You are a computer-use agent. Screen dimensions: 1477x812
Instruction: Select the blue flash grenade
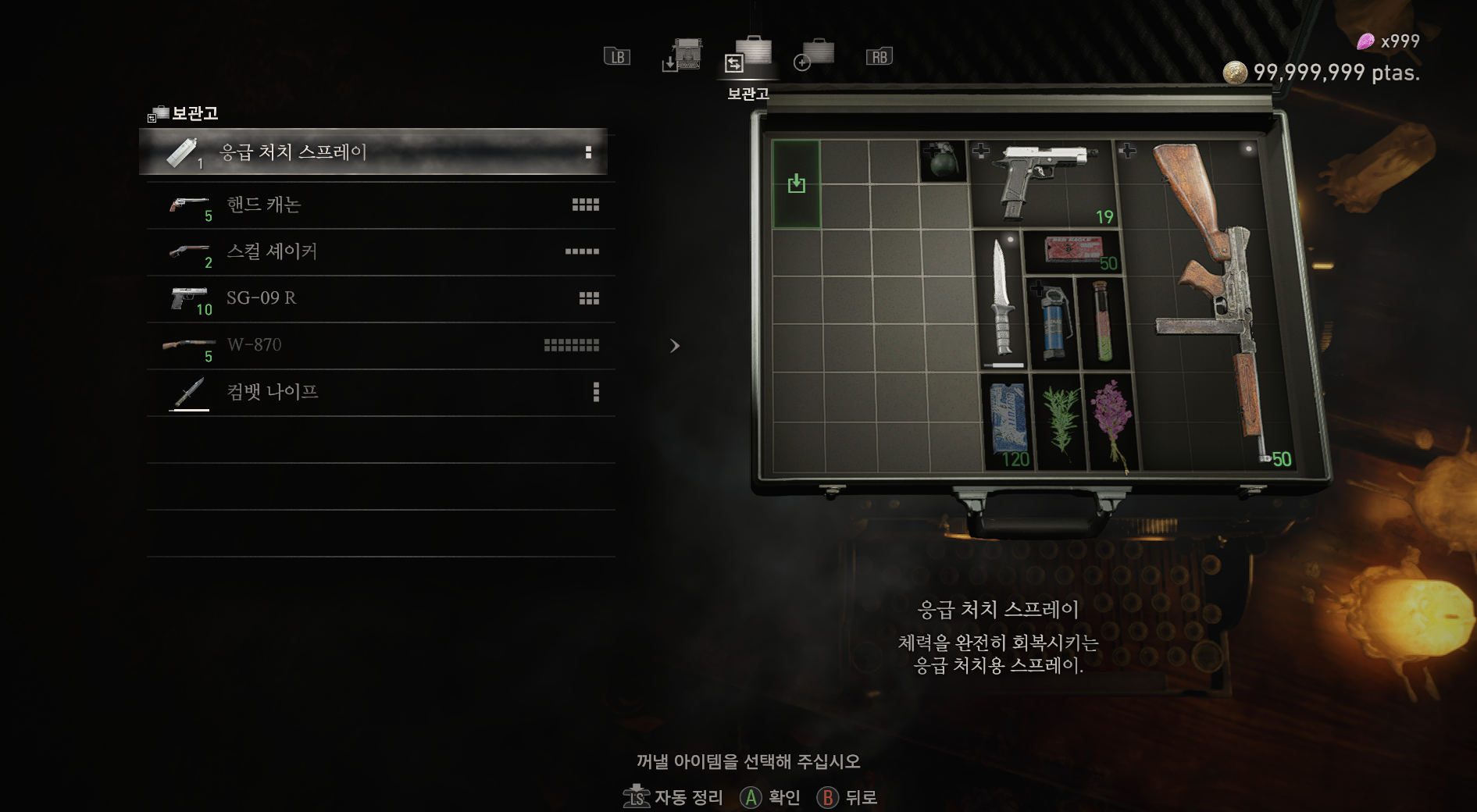[x=1052, y=323]
